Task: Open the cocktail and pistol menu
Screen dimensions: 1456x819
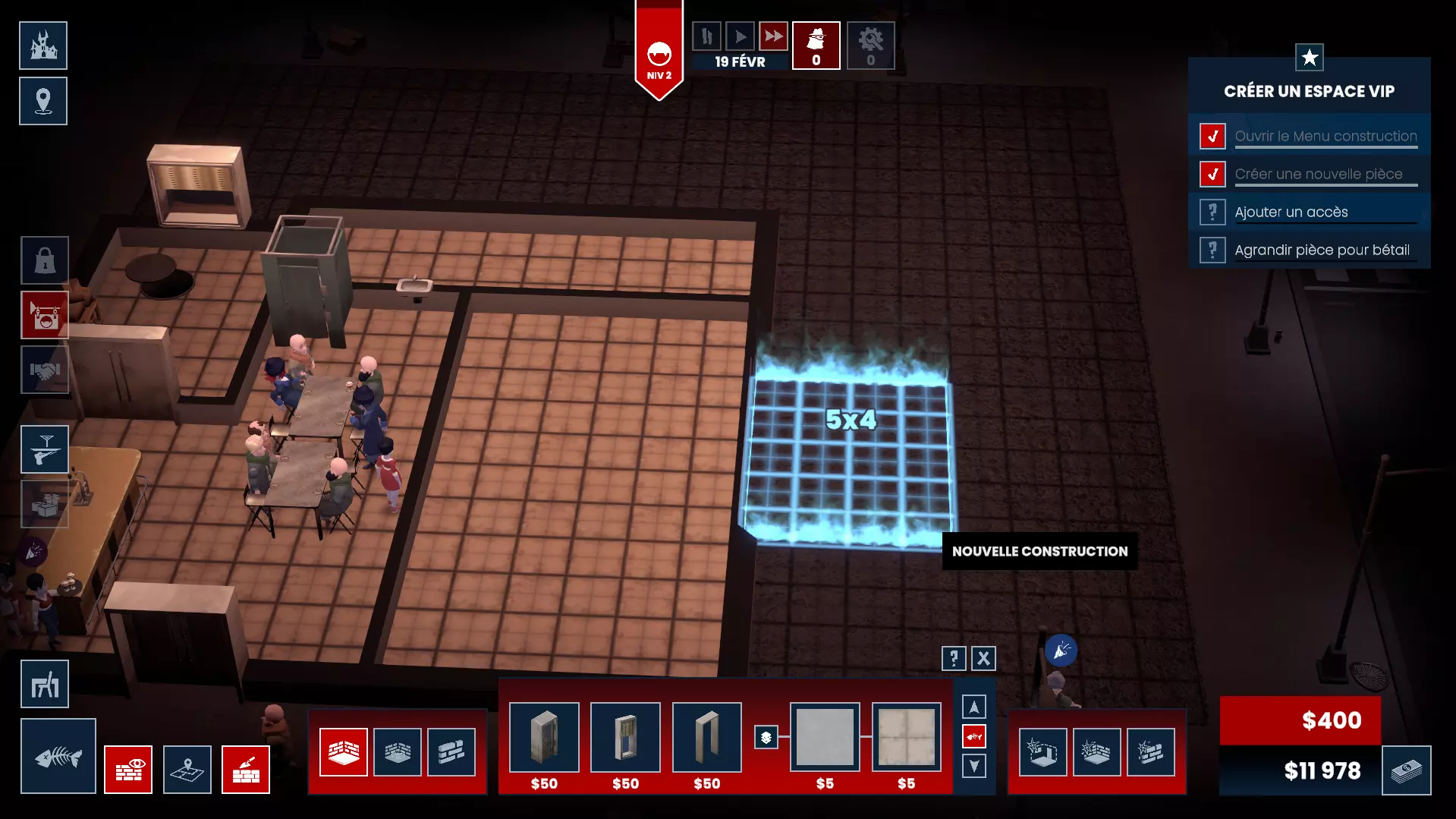Action: (x=45, y=449)
